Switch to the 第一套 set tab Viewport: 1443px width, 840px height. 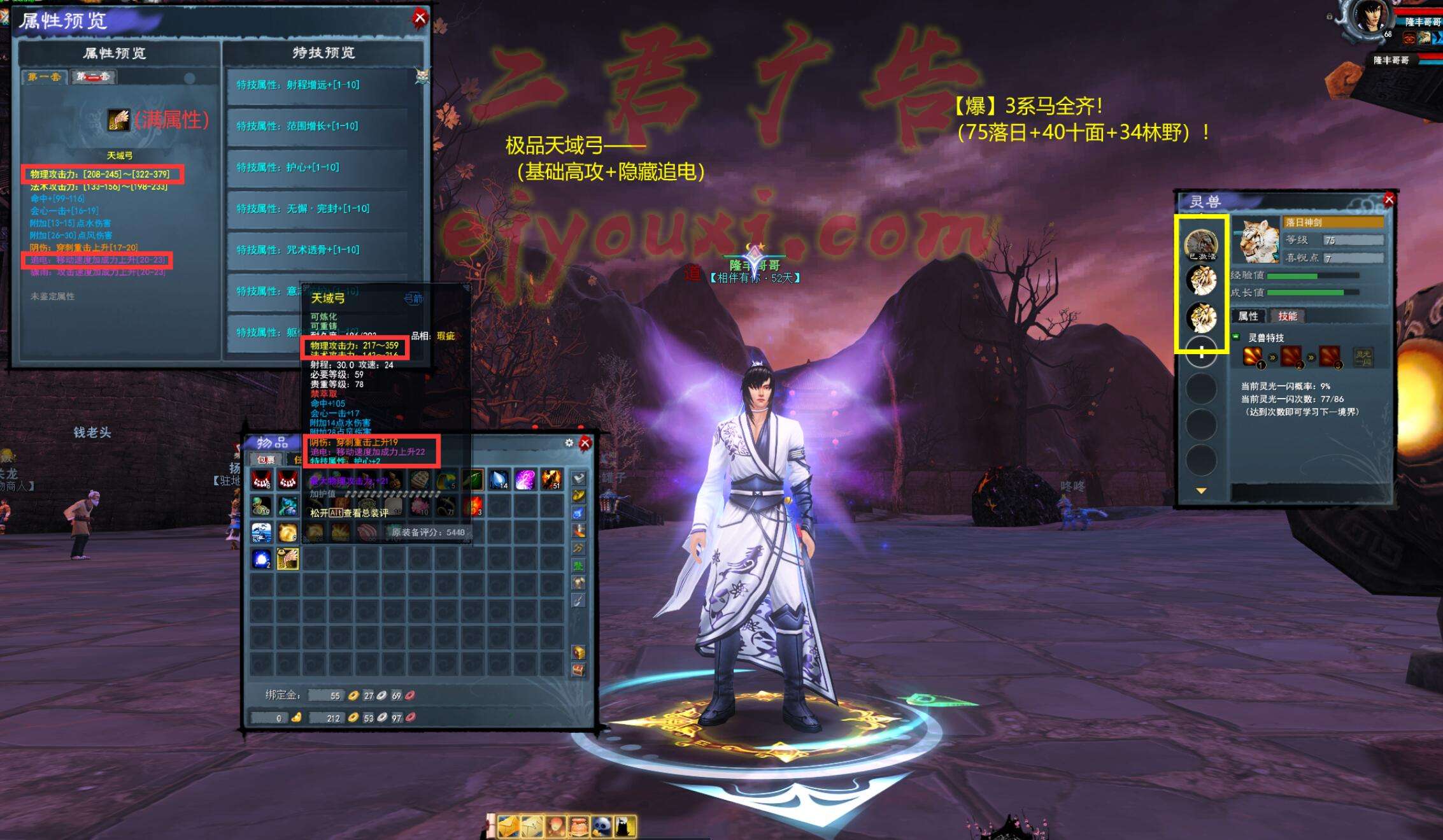45,77
